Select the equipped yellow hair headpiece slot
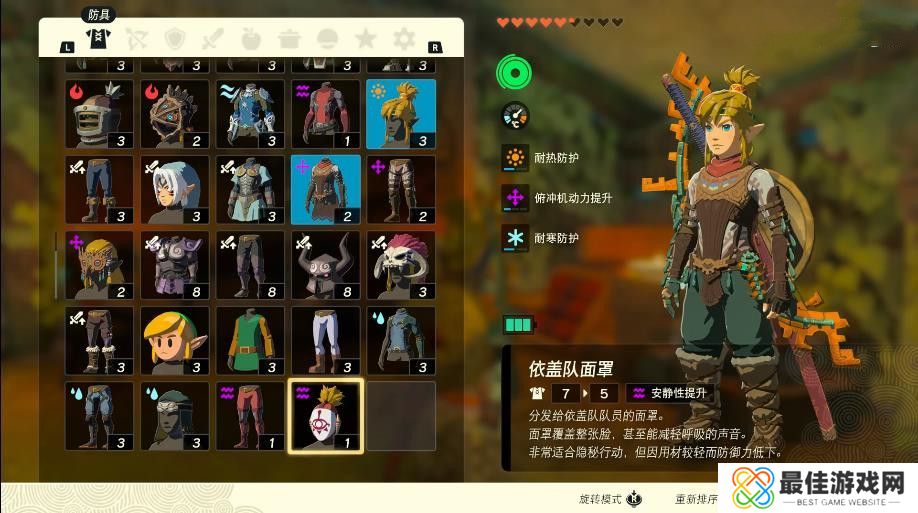The image size is (918, 513). pos(400,114)
